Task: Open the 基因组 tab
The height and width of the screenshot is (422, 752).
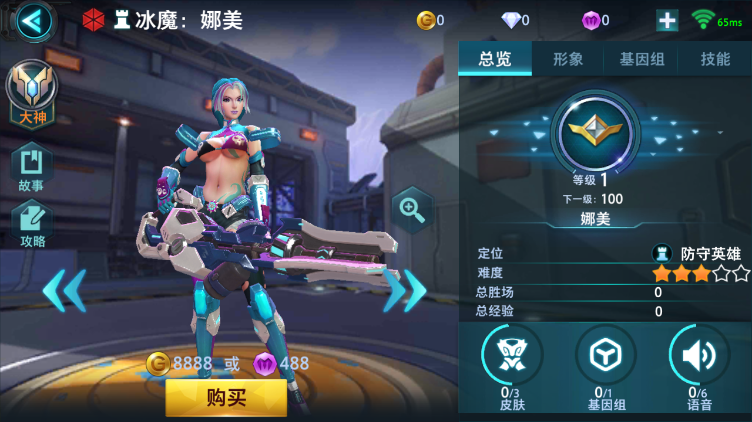Action: [x=642, y=59]
